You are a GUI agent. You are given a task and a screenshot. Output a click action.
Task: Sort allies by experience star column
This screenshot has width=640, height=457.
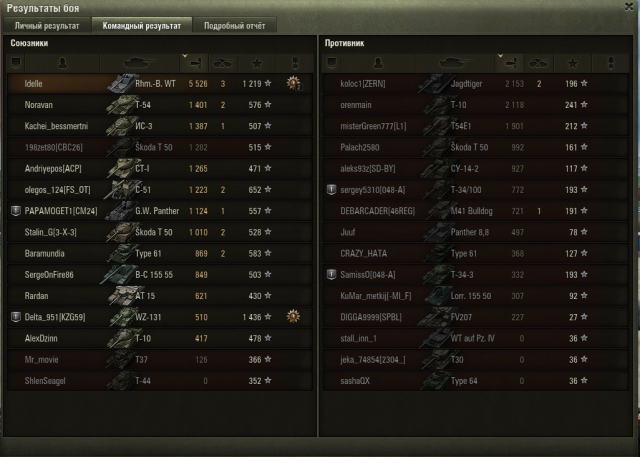point(260,62)
